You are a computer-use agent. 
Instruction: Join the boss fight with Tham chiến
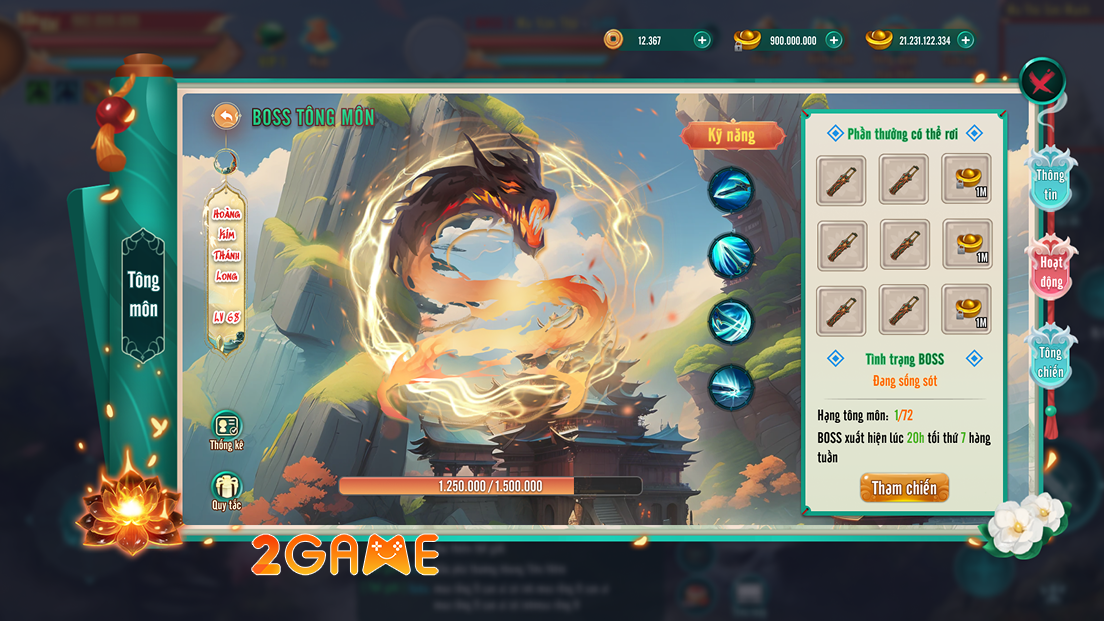[x=904, y=488]
